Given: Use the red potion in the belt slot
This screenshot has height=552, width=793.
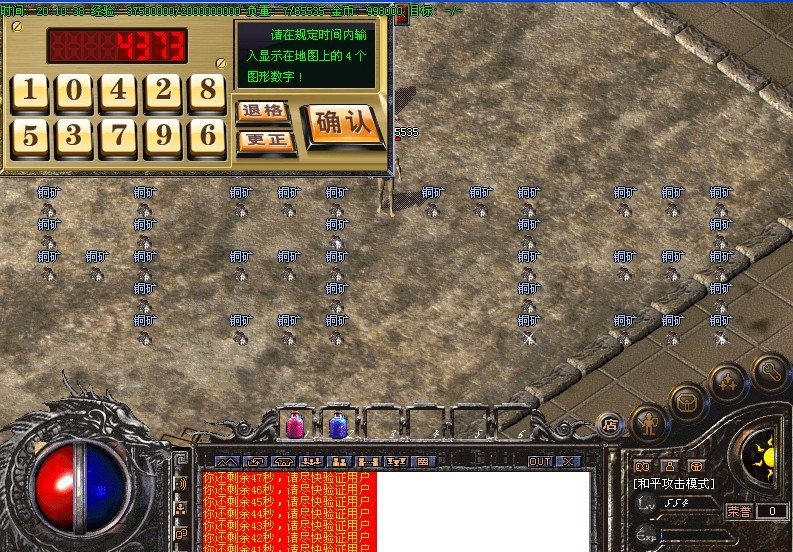Looking at the screenshot, I should point(296,425).
